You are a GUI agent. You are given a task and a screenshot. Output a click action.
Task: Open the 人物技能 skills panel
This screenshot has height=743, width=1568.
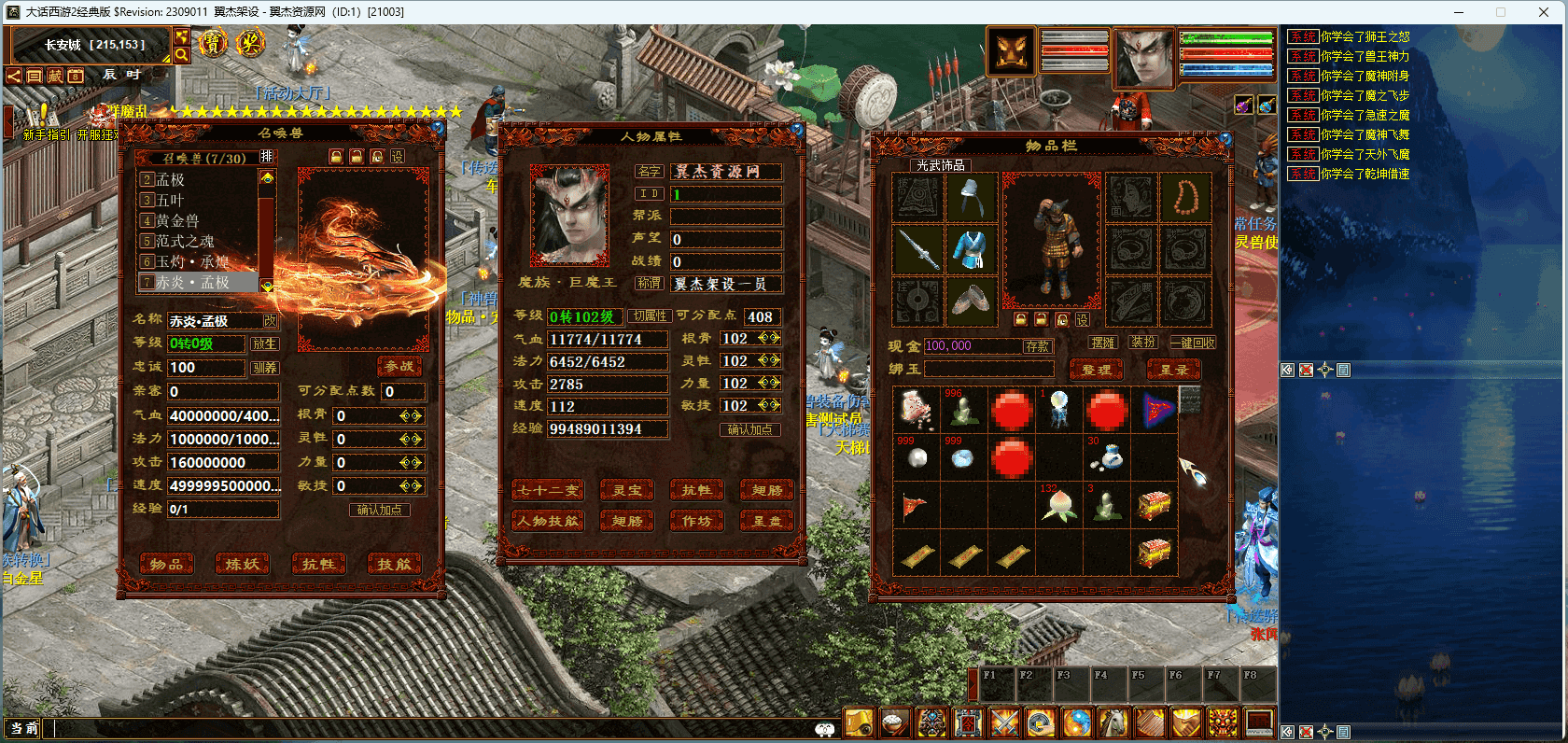pyautogui.click(x=548, y=521)
